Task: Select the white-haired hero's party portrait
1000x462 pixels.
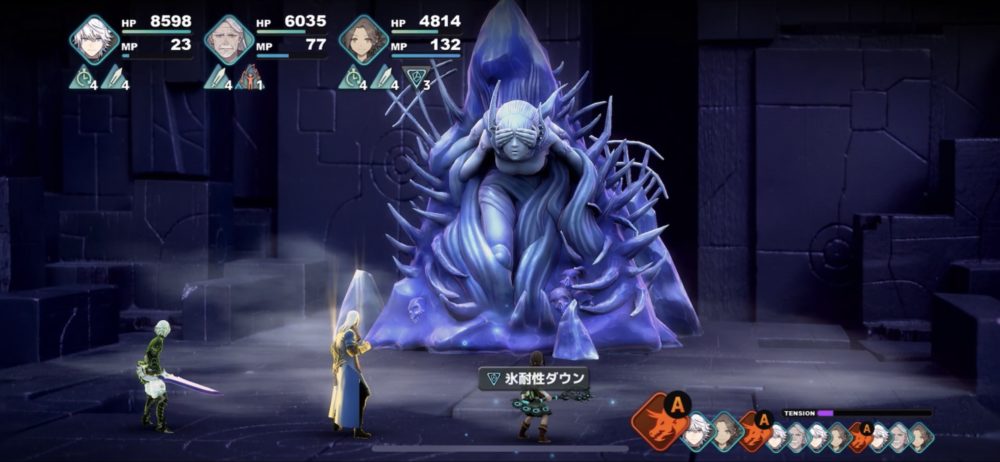Action: [94, 40]
